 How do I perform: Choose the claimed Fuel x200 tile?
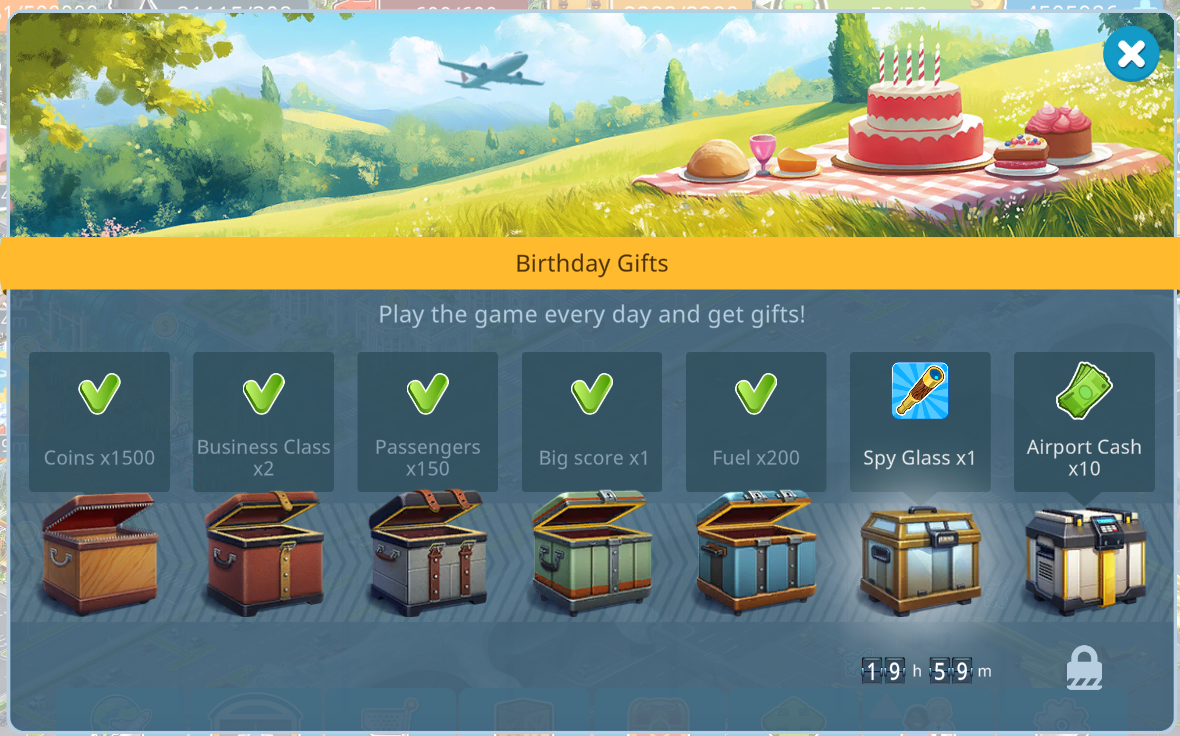[756, 421]
